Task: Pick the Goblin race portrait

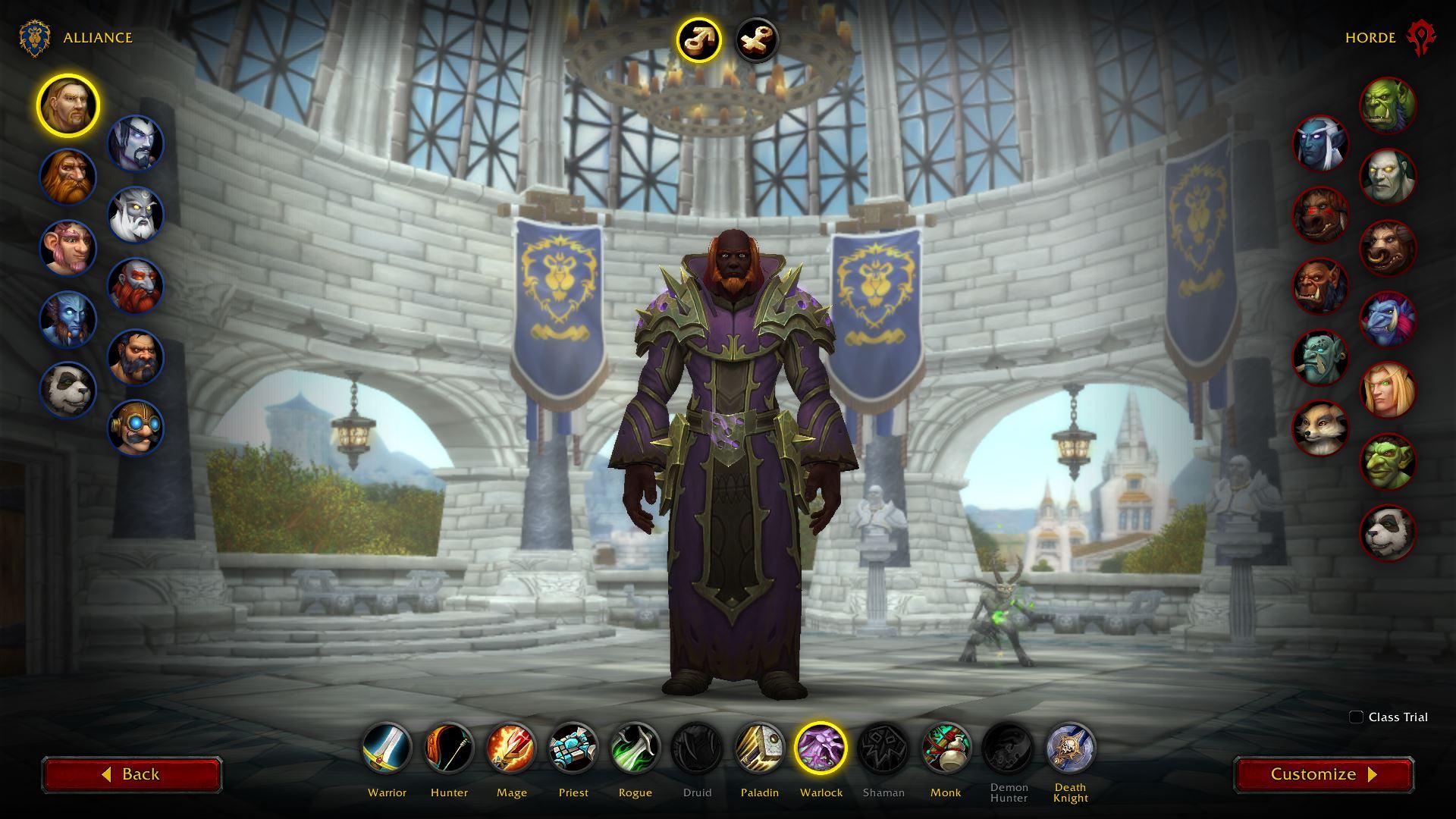Action: click(x=1388, y=461)
